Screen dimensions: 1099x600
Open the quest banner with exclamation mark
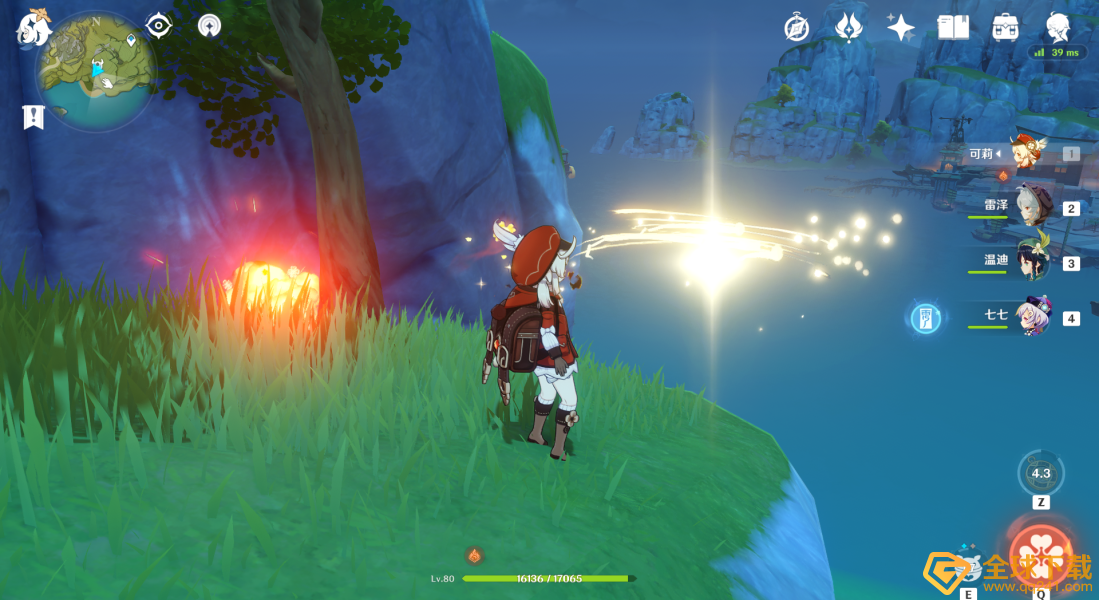click(33, 116)
